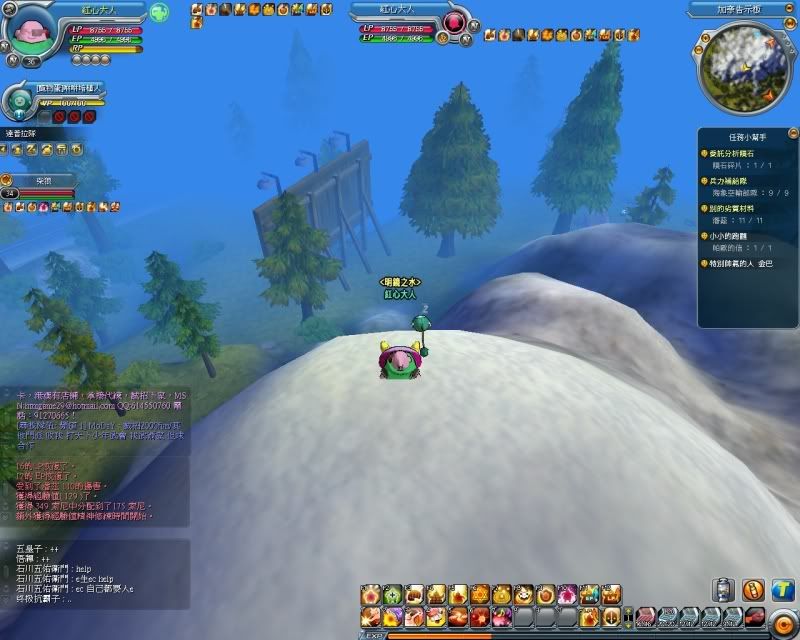Open the circular minimap
The image size is (800, 640).
[741, 69]
